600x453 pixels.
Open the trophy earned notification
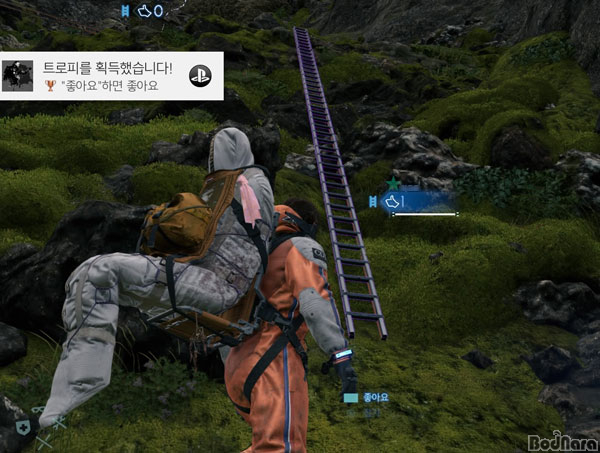click(108, 76)
